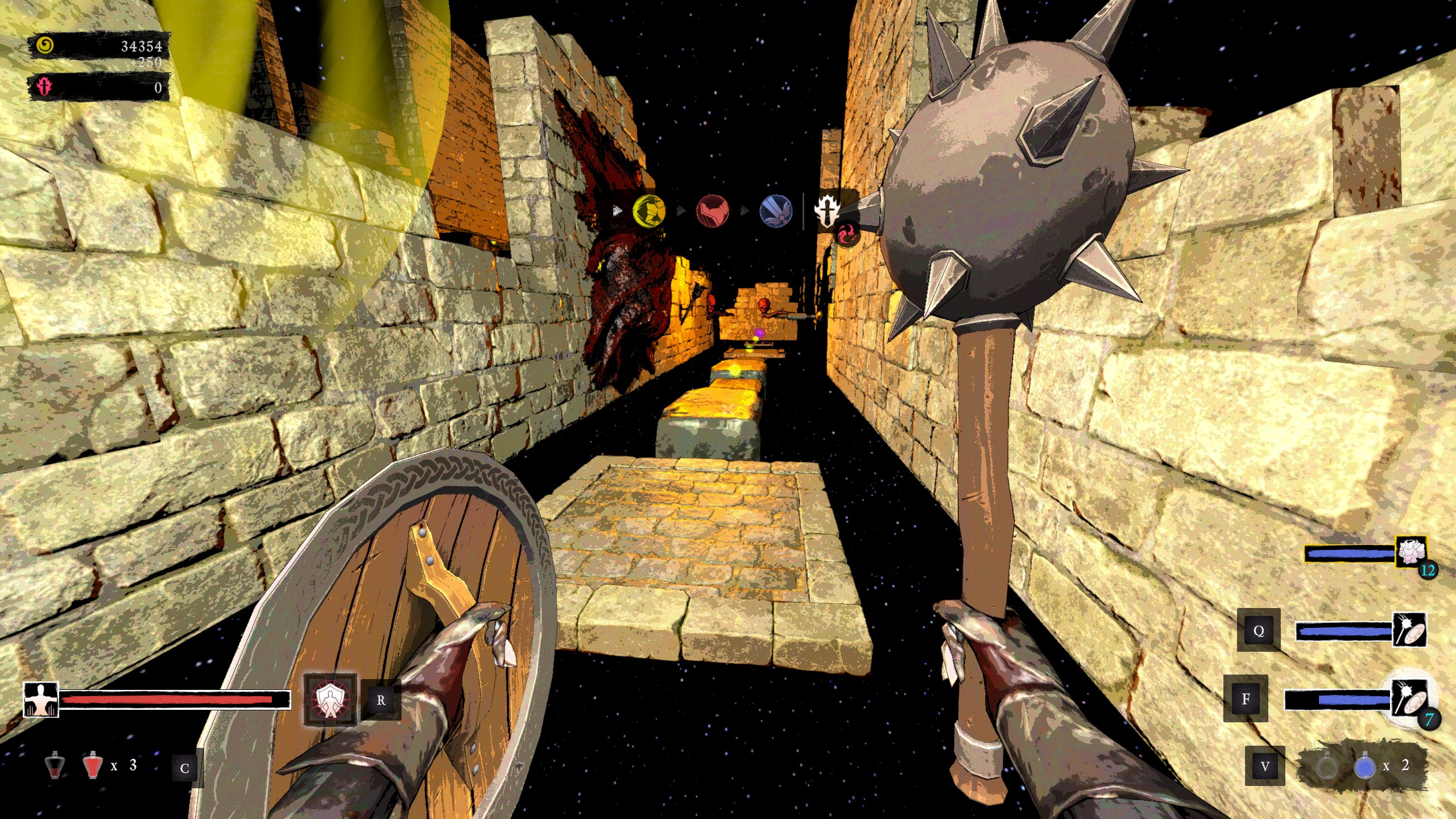This screenshot has width=1456, height=819.
Task: Select the yellow armored fist ability icon
Action: pos(649,211)
